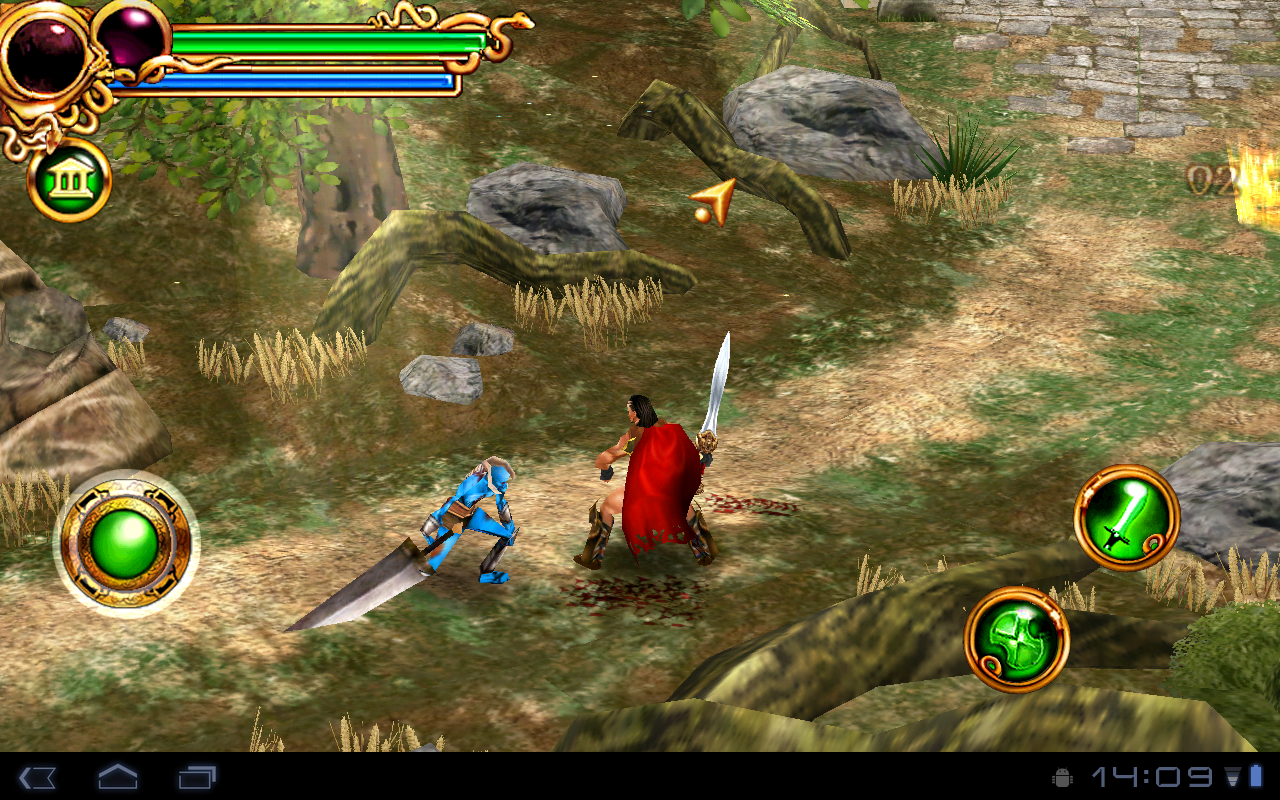Tap the Android back arrow
Screen dimensions: 1280x800
click(x=37, y=777)
